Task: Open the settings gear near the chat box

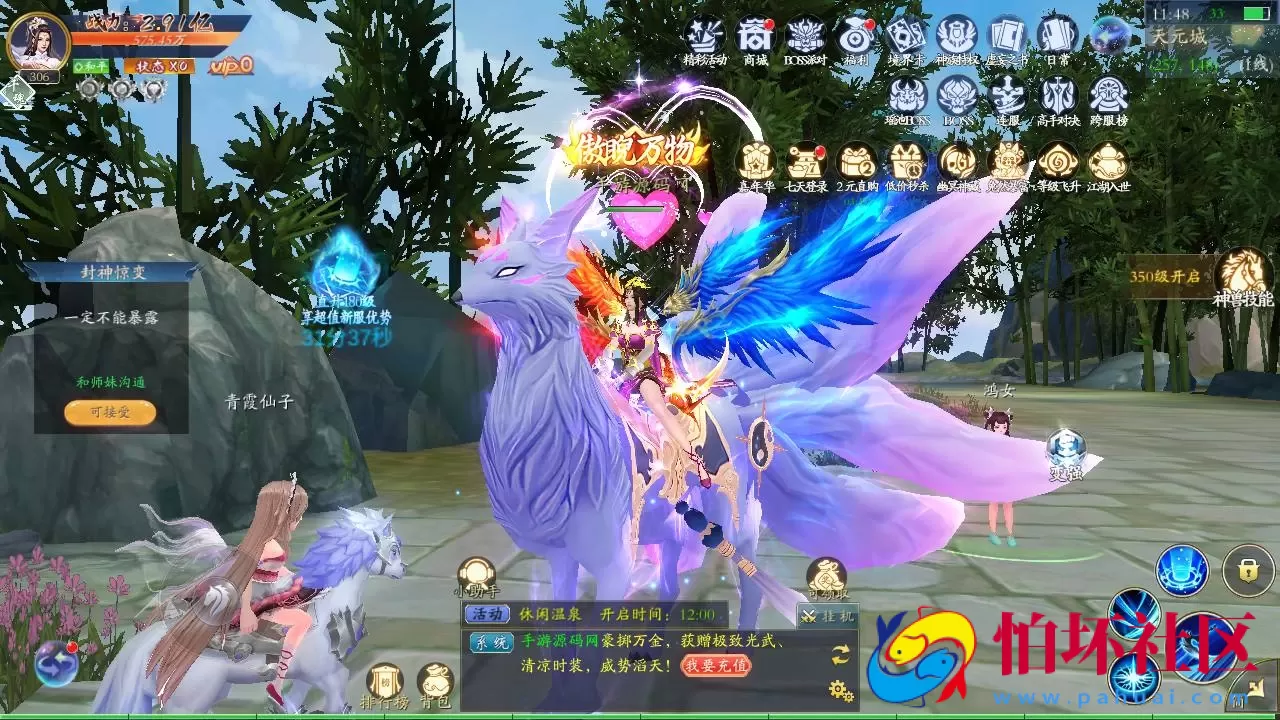Action: 838,688
